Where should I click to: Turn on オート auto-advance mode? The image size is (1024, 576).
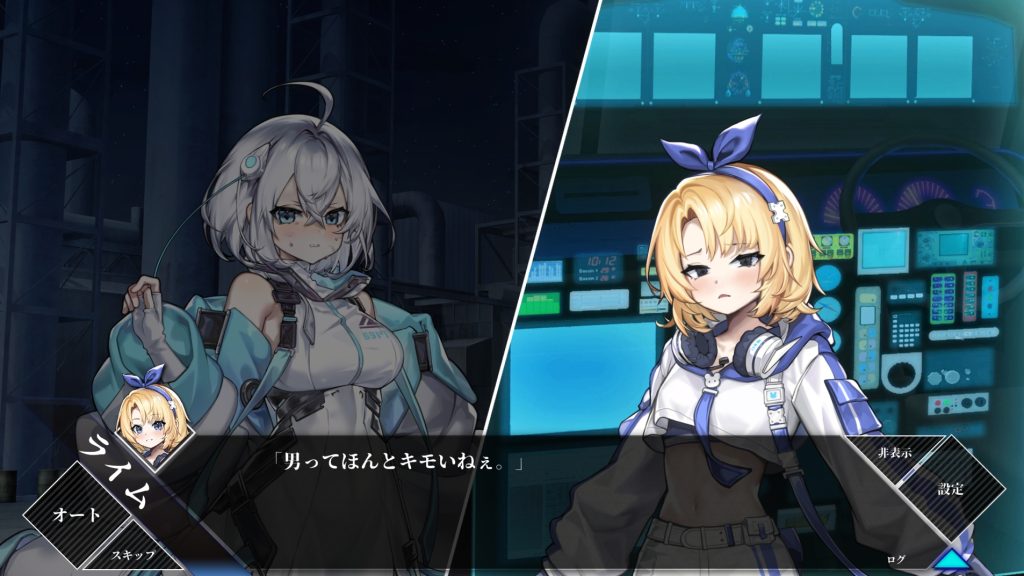tap(76, 515)
